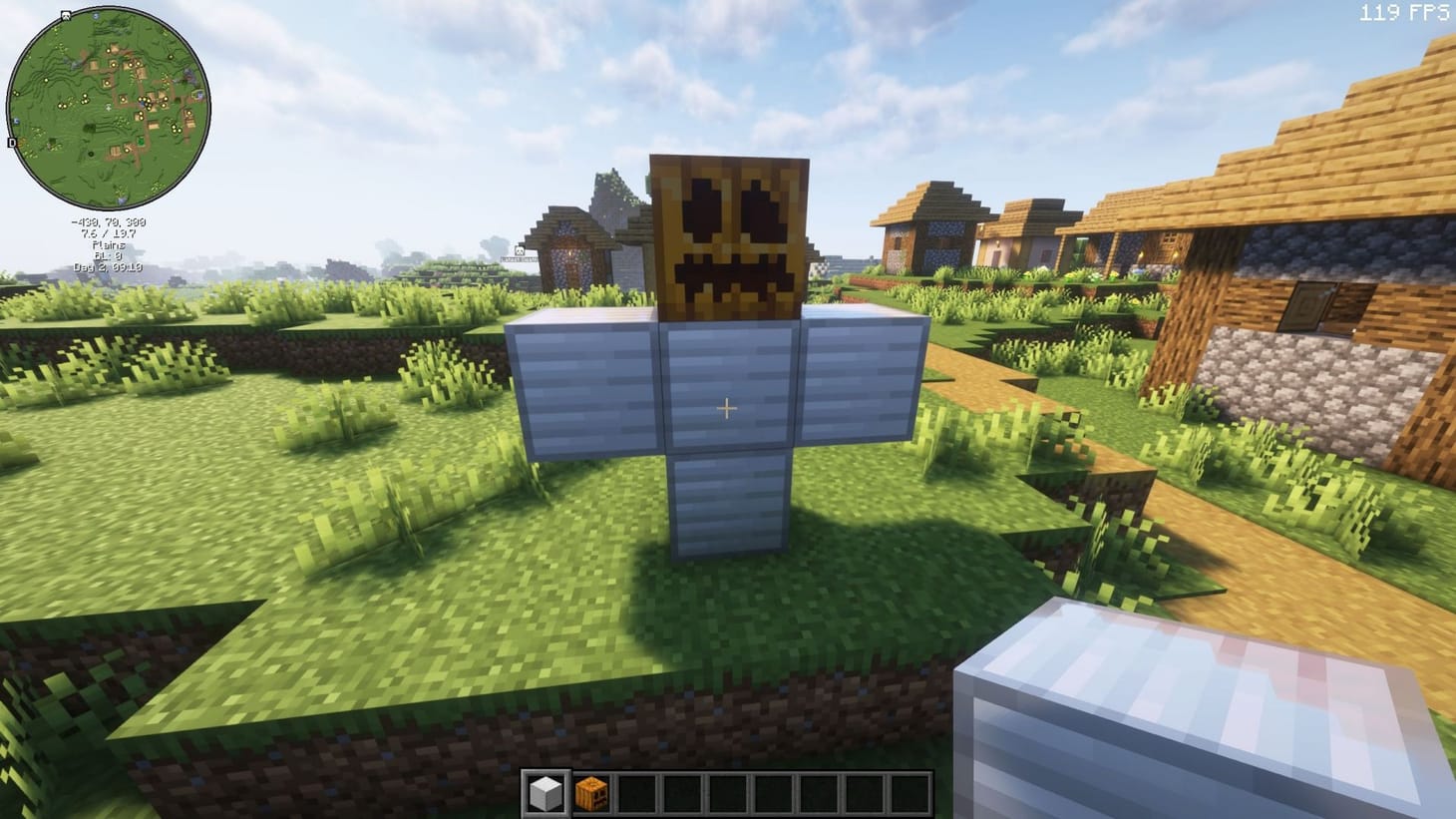
Task: Click the death marker labeled D on the minimap
Action: pyautogui.click(x=12, y=143)
